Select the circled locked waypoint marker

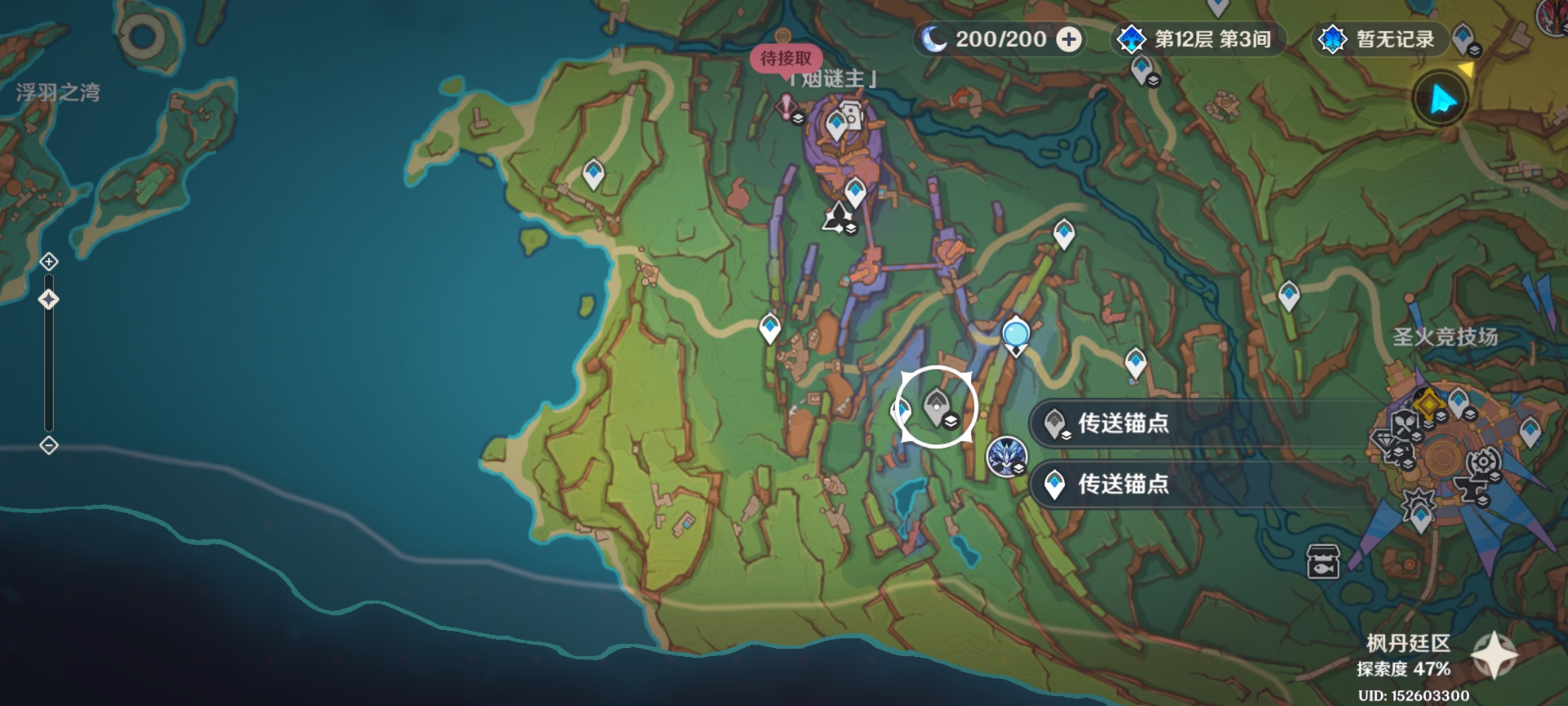pyautogui.click(x=937, y=407)
